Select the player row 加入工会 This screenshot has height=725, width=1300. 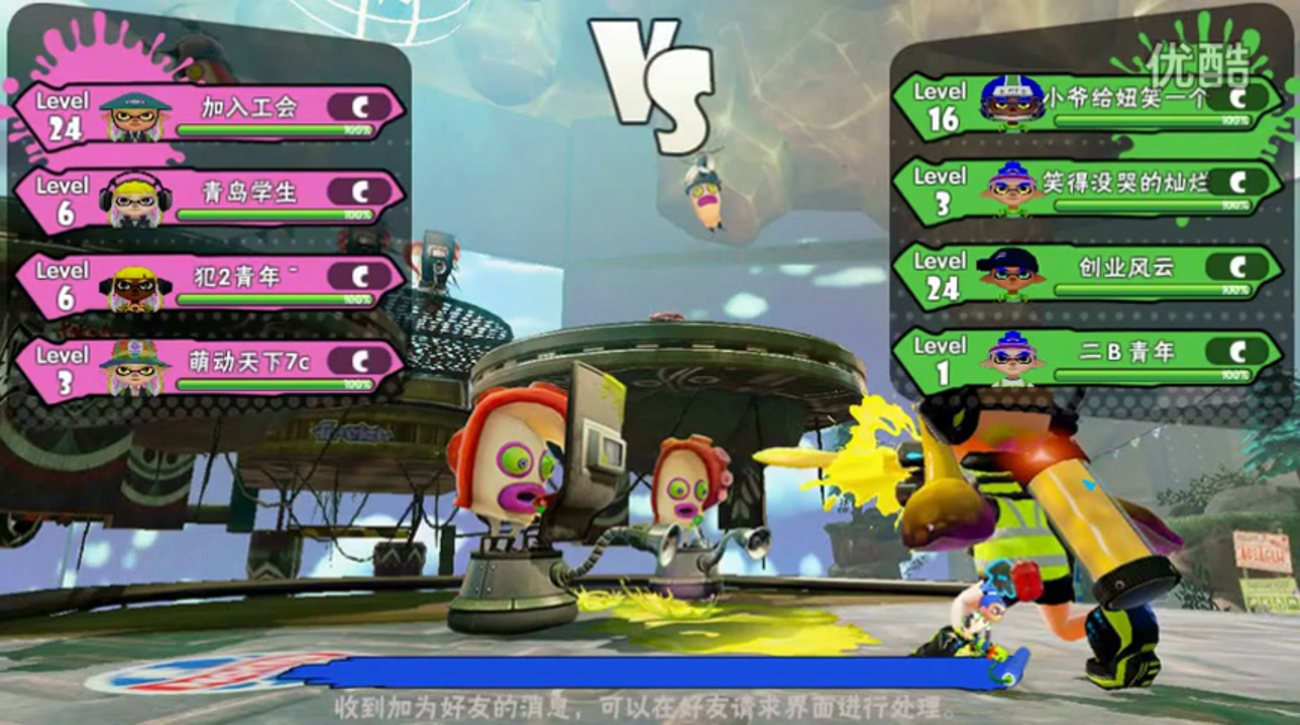[210, 113]
